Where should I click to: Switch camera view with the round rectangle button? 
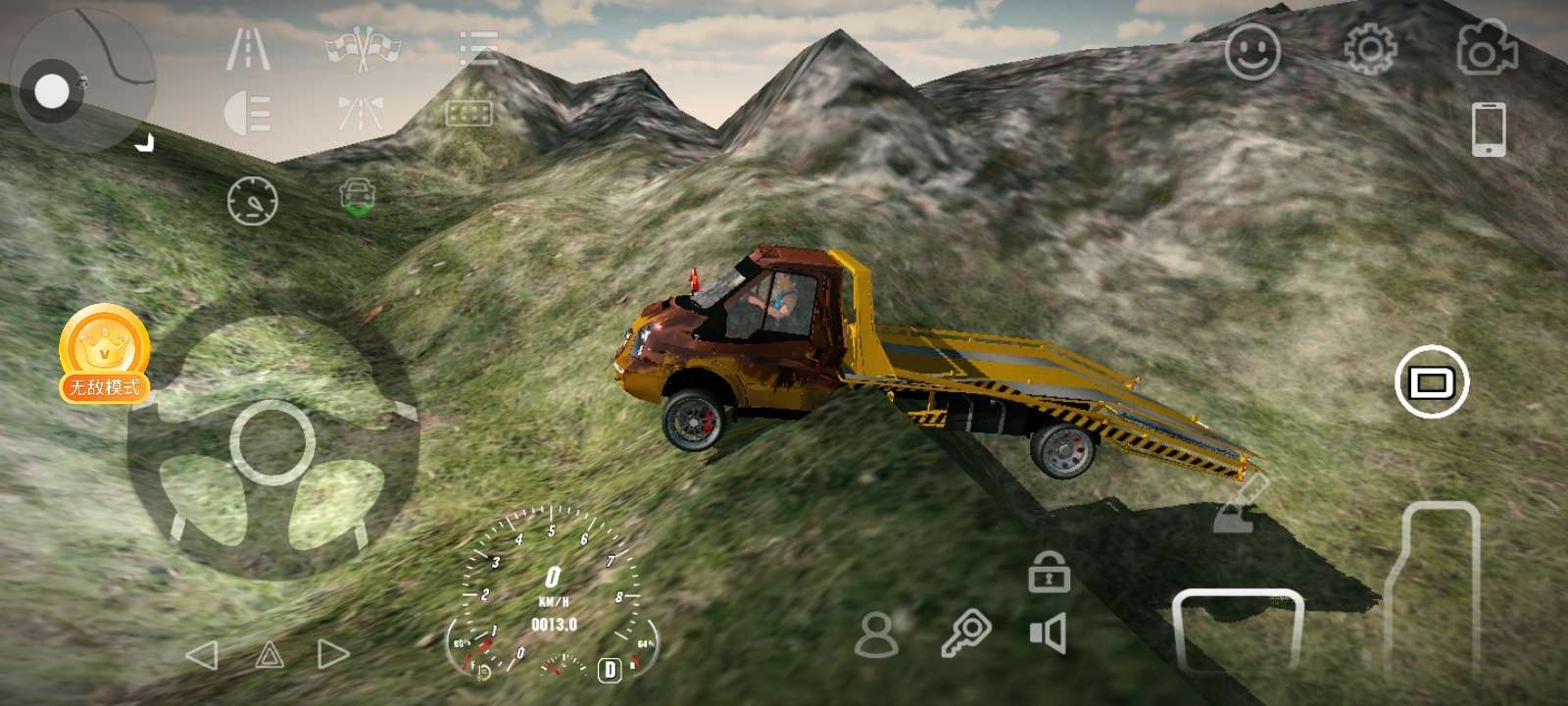tap(1432, 382)
